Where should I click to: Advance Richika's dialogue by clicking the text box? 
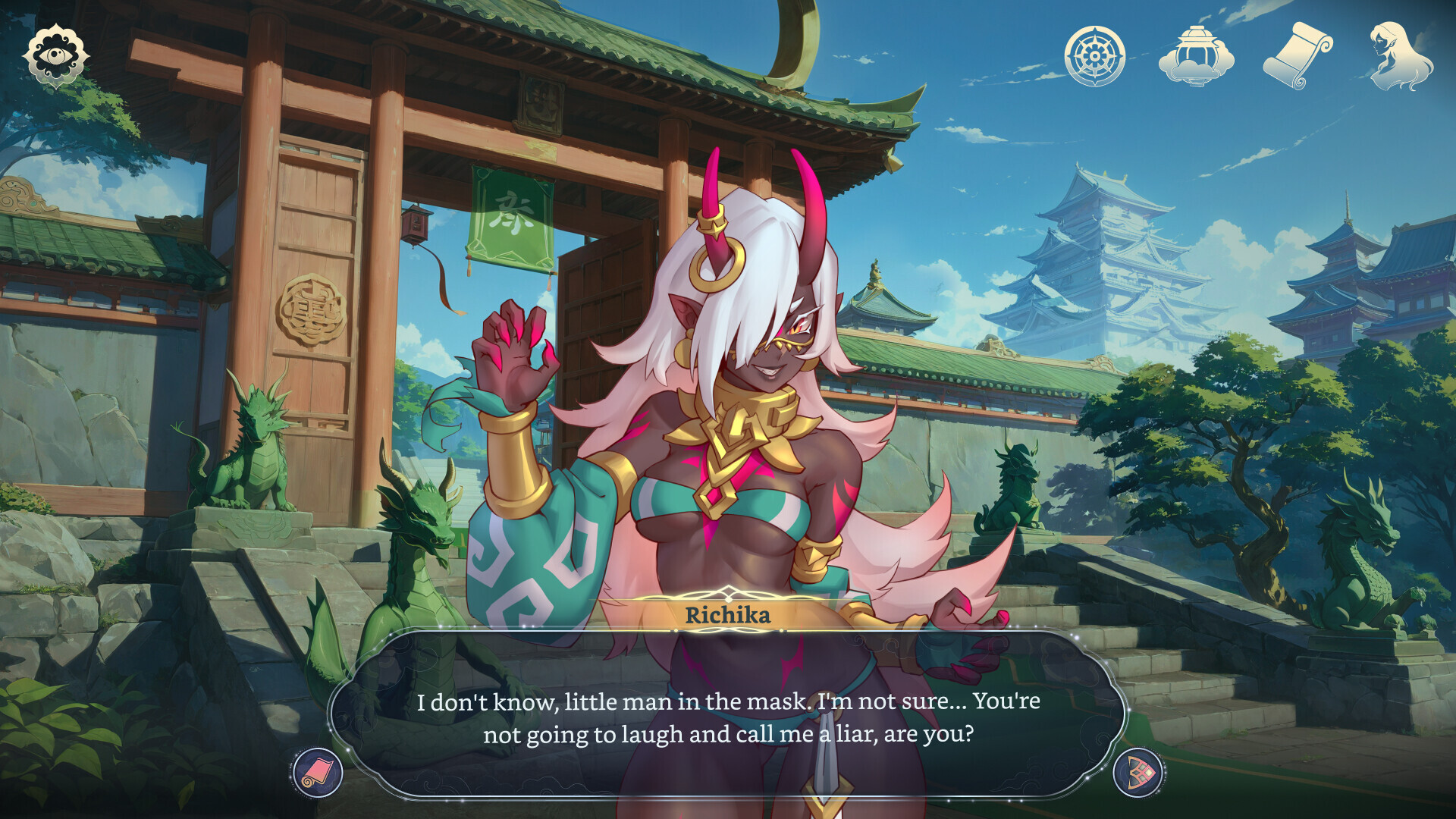coord(728,717)
